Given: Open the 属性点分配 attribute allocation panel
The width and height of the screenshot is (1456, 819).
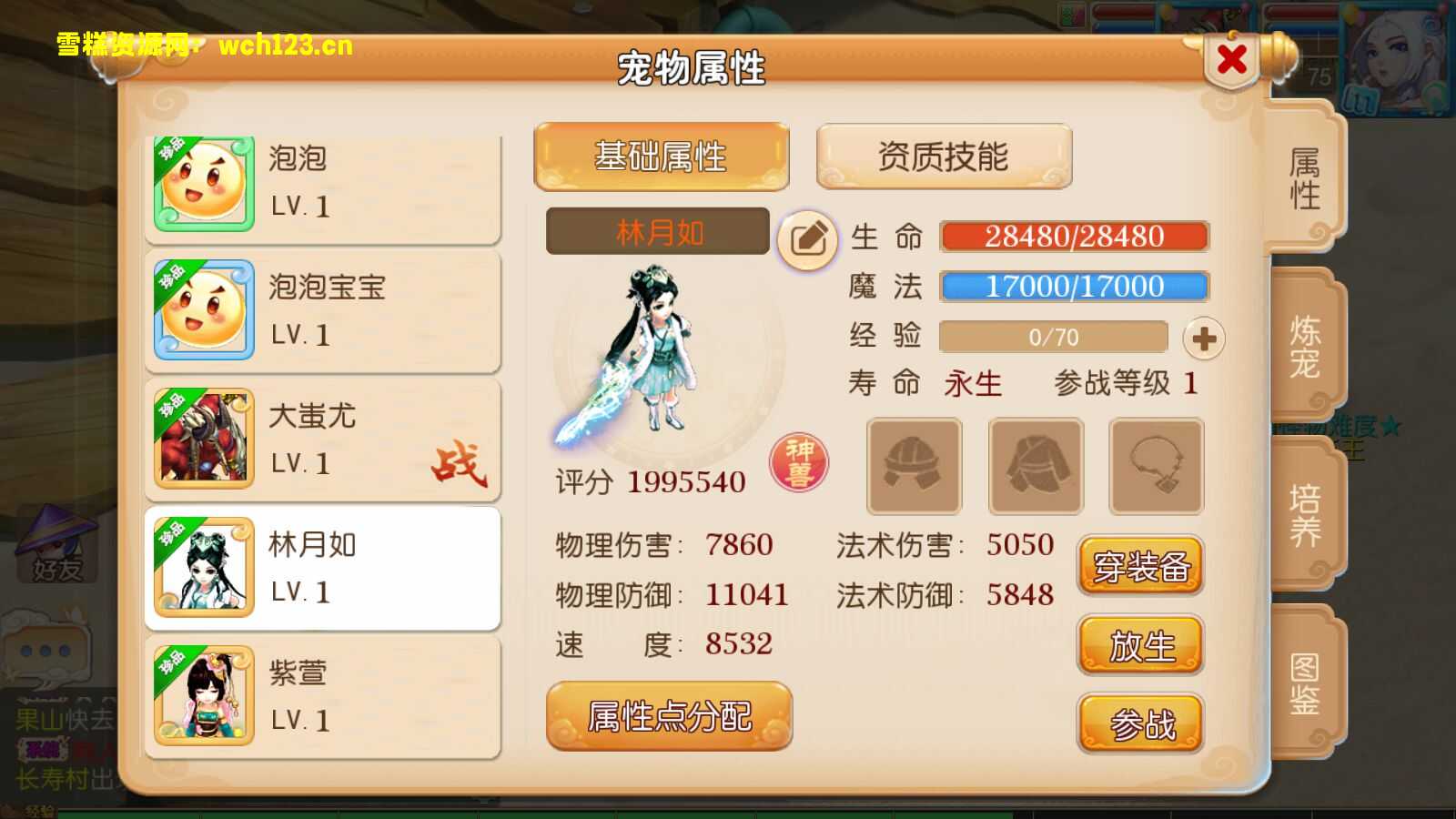Looking at the screenshot, I should click(x=670, y=717).
